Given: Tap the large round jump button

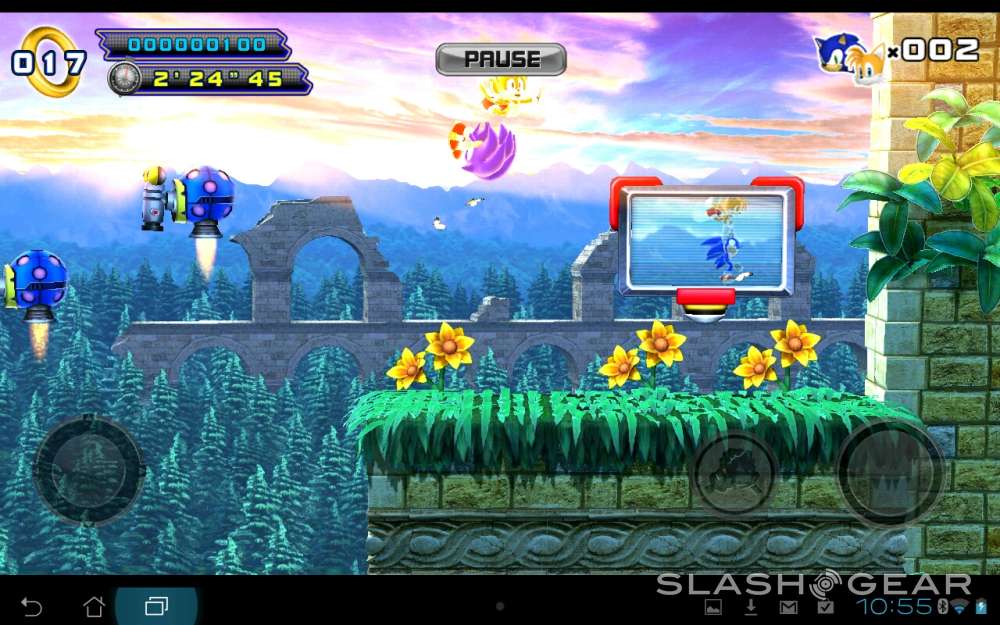Looking at the screenshot, I should pyautogui.click(x=889, y=471).
